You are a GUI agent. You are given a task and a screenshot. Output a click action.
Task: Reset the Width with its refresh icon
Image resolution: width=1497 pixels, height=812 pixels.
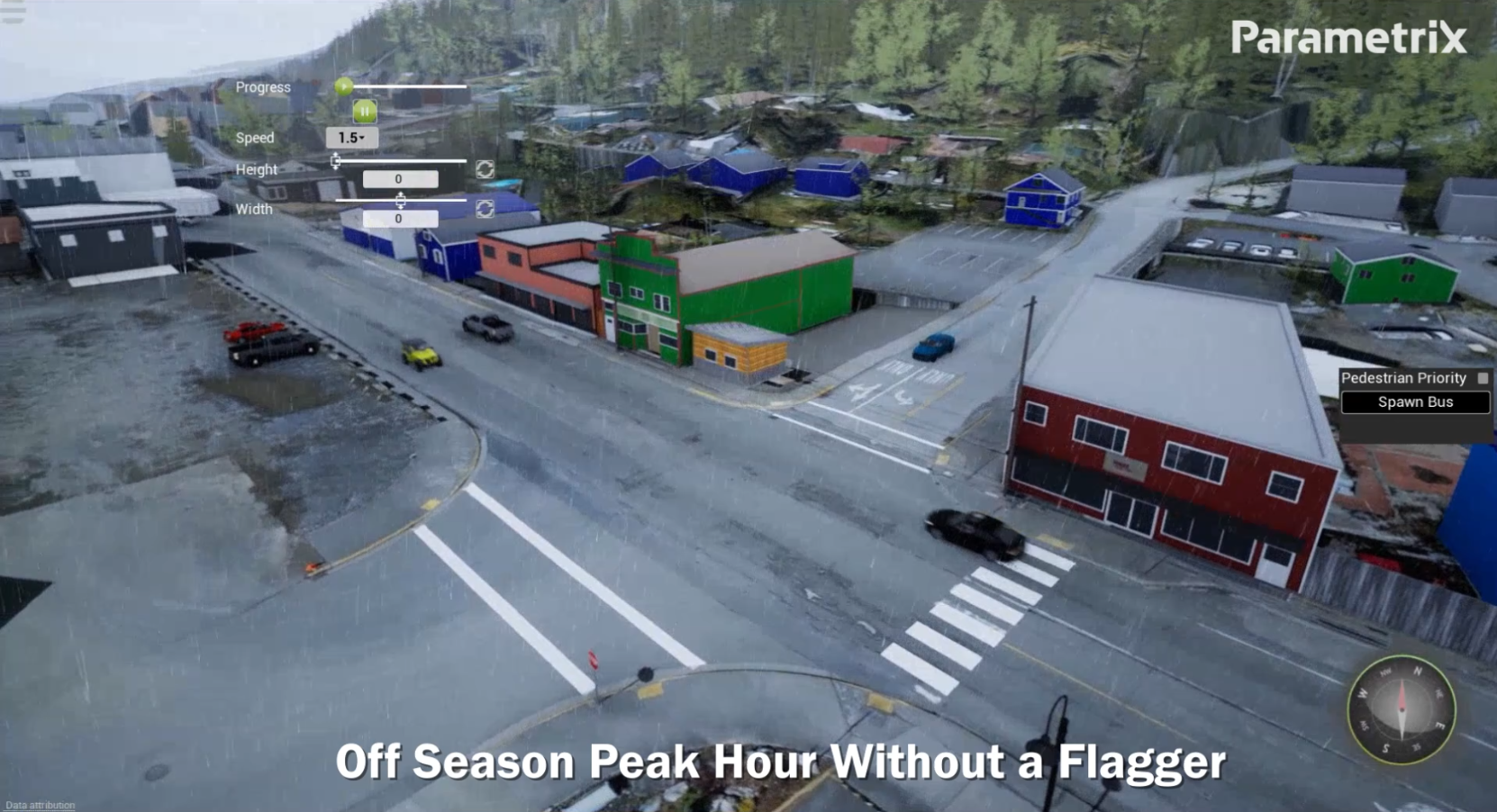point(485,209)
